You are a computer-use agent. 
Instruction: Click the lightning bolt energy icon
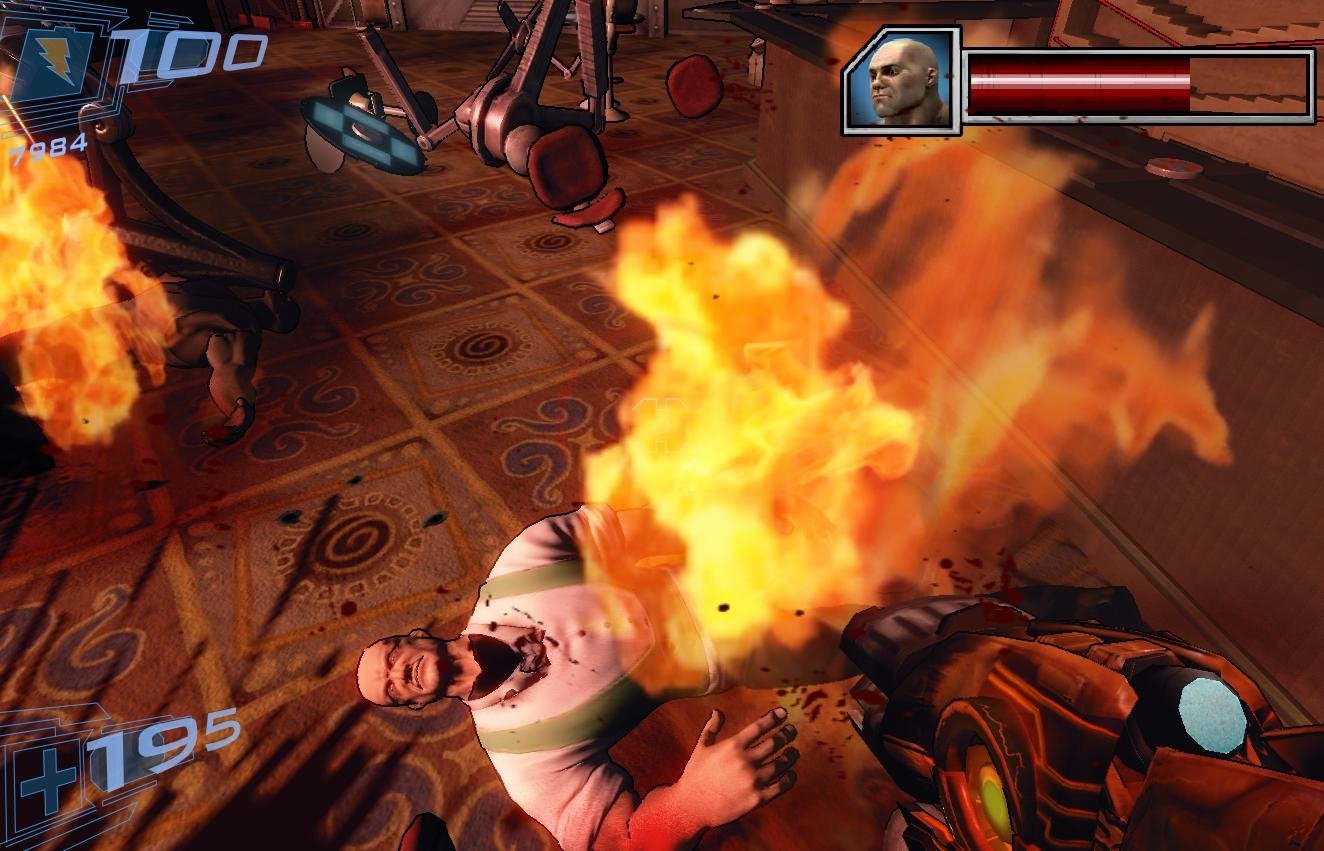click(57, 63)
